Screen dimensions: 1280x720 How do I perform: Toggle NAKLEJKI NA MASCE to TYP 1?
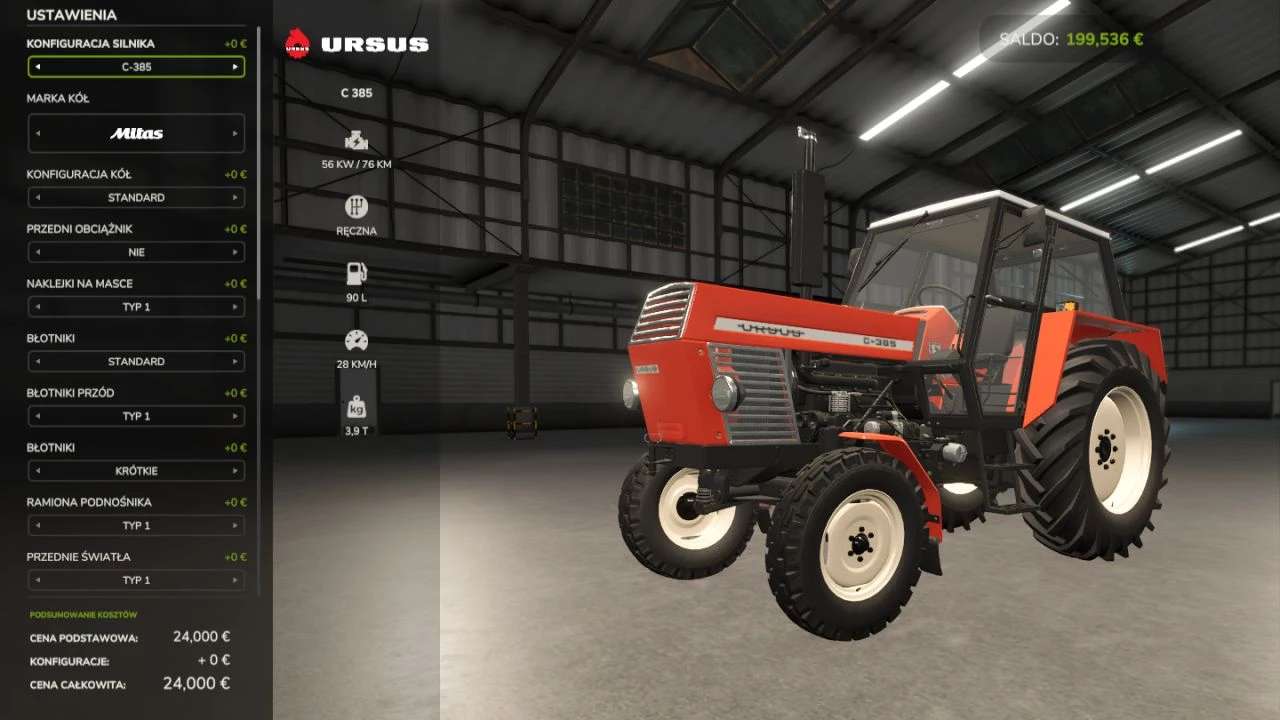(x=137, y=307)
